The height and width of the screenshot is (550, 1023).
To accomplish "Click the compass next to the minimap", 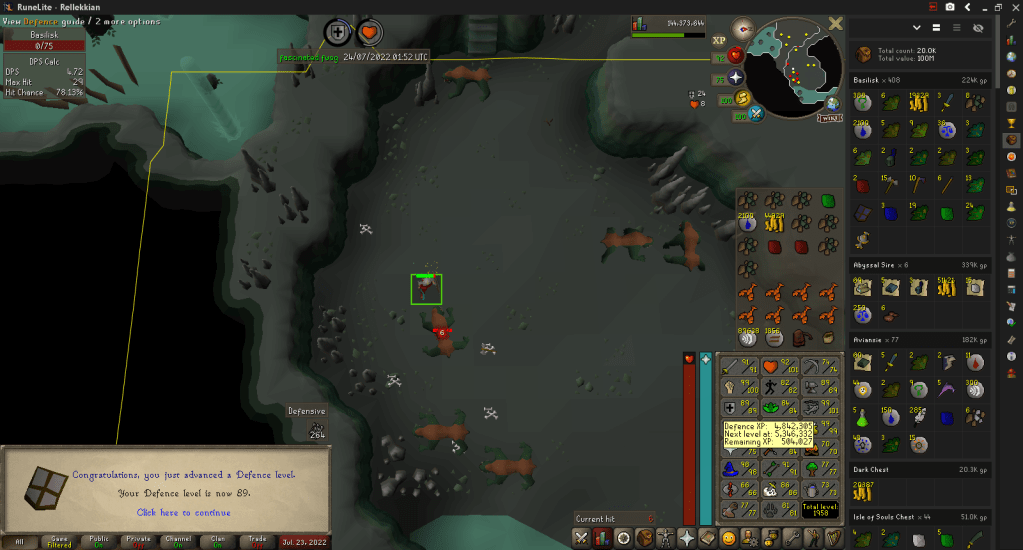I will [741, 29].
